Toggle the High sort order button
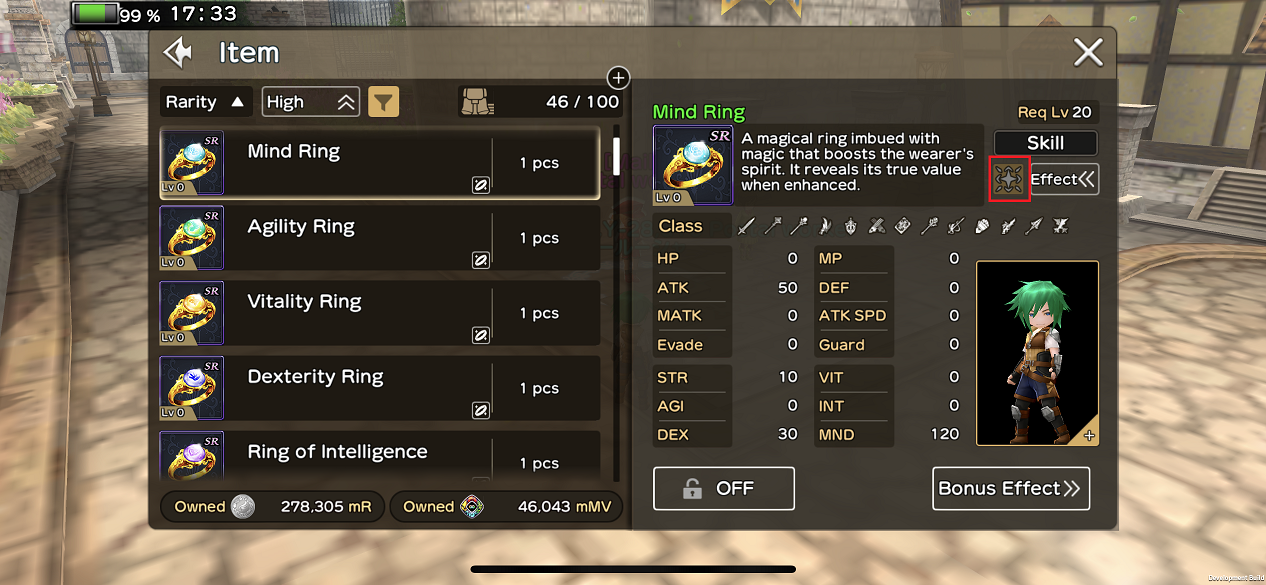Viewport: 1266px width, 585px height. 311,102
